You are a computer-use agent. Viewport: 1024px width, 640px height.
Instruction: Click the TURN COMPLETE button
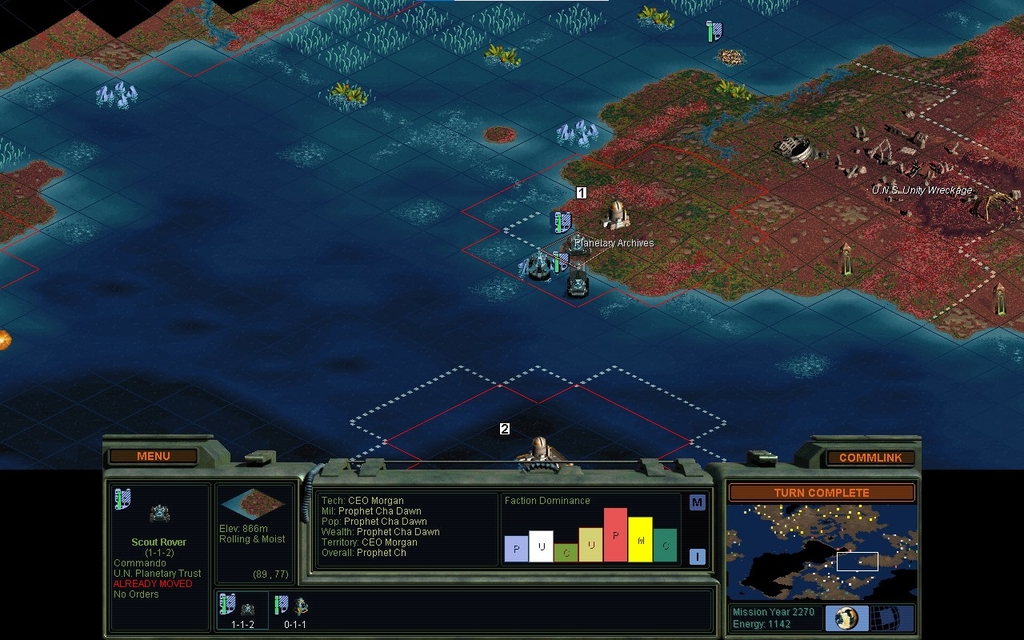coord(821,493)
